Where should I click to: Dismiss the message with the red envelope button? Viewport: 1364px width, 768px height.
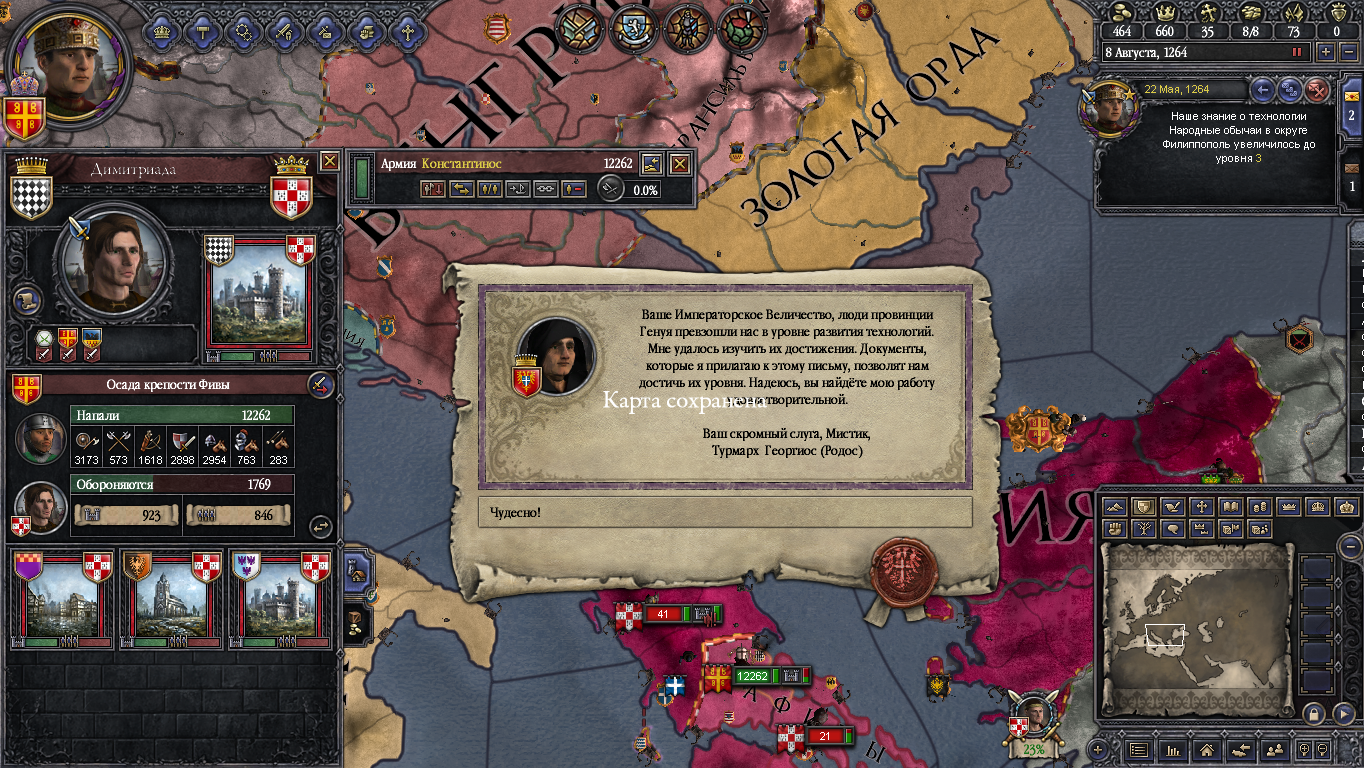coord(1319,91)
